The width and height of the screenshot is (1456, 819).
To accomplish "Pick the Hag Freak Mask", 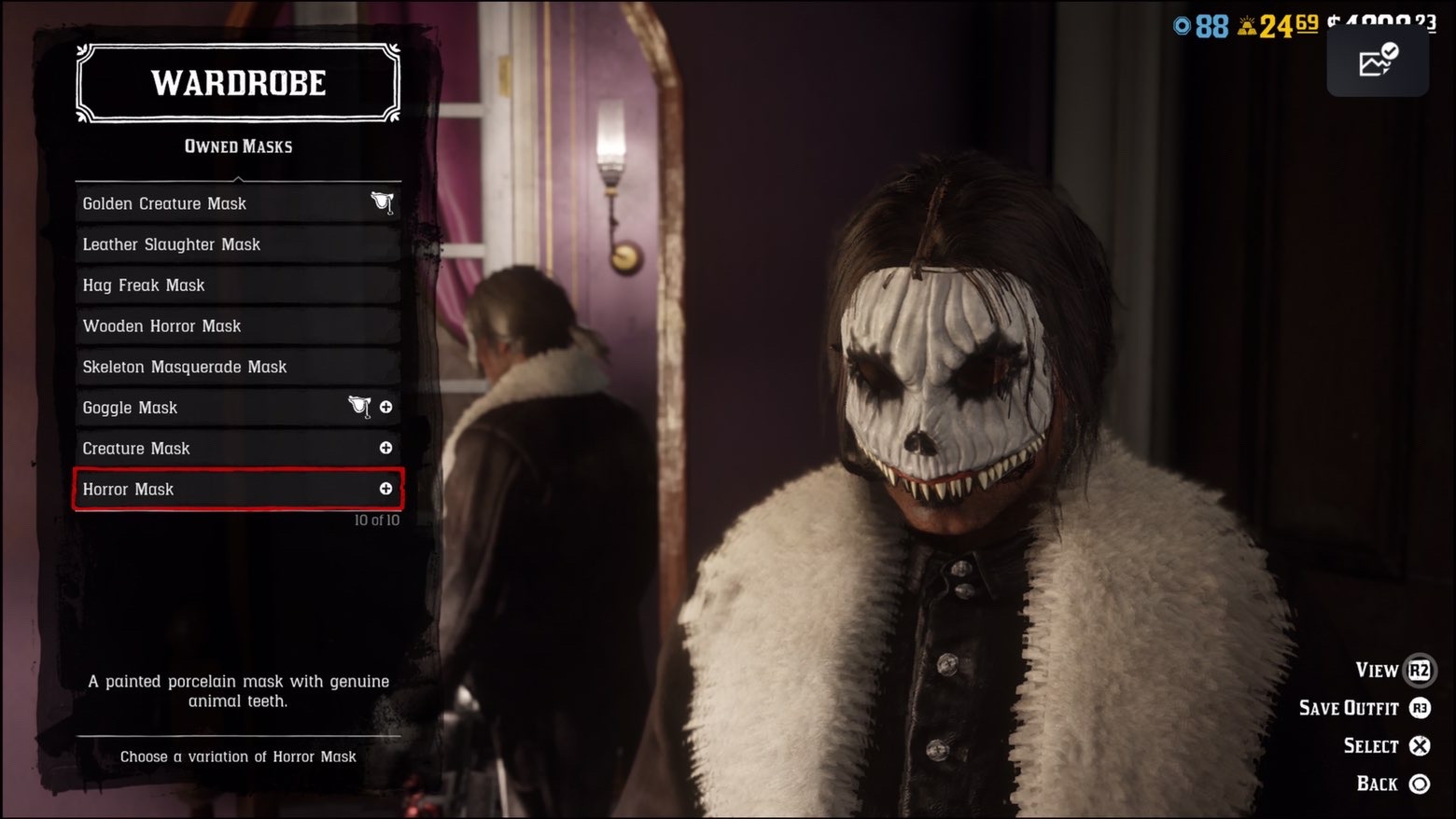I will [237, 285].
